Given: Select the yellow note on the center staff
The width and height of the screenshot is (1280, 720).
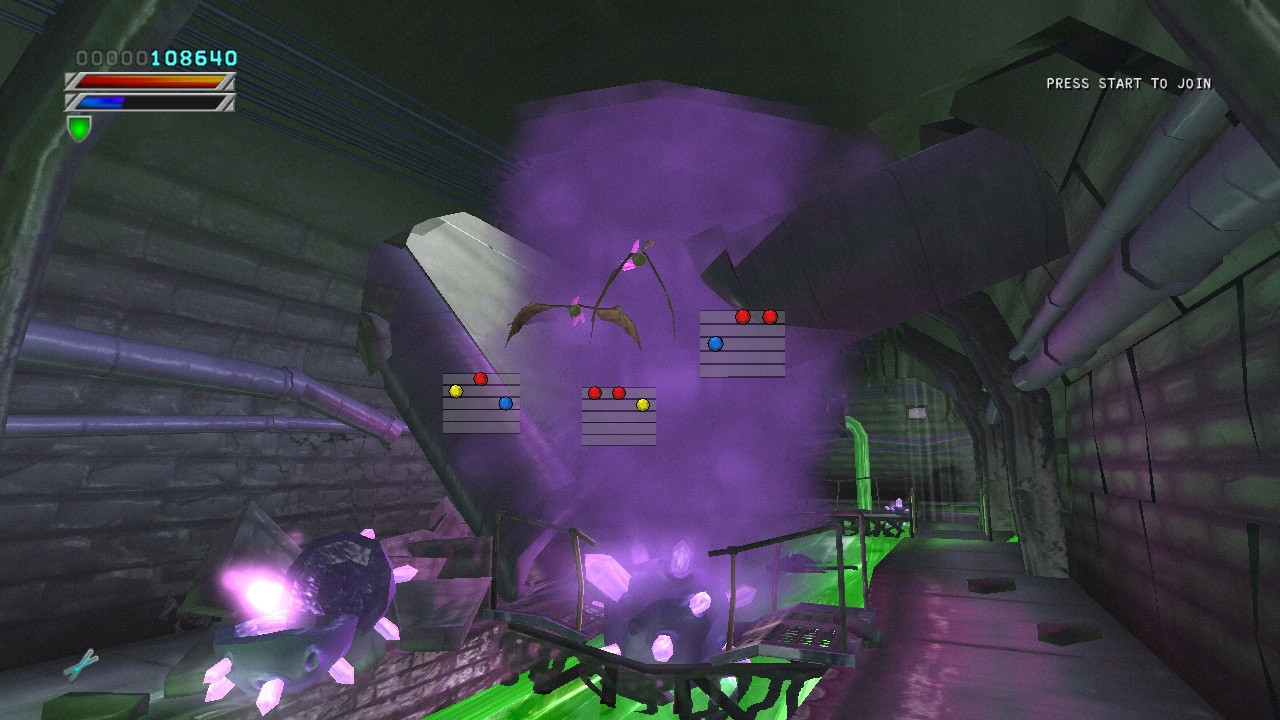Looking at the screenshot, I should (642, 404).
